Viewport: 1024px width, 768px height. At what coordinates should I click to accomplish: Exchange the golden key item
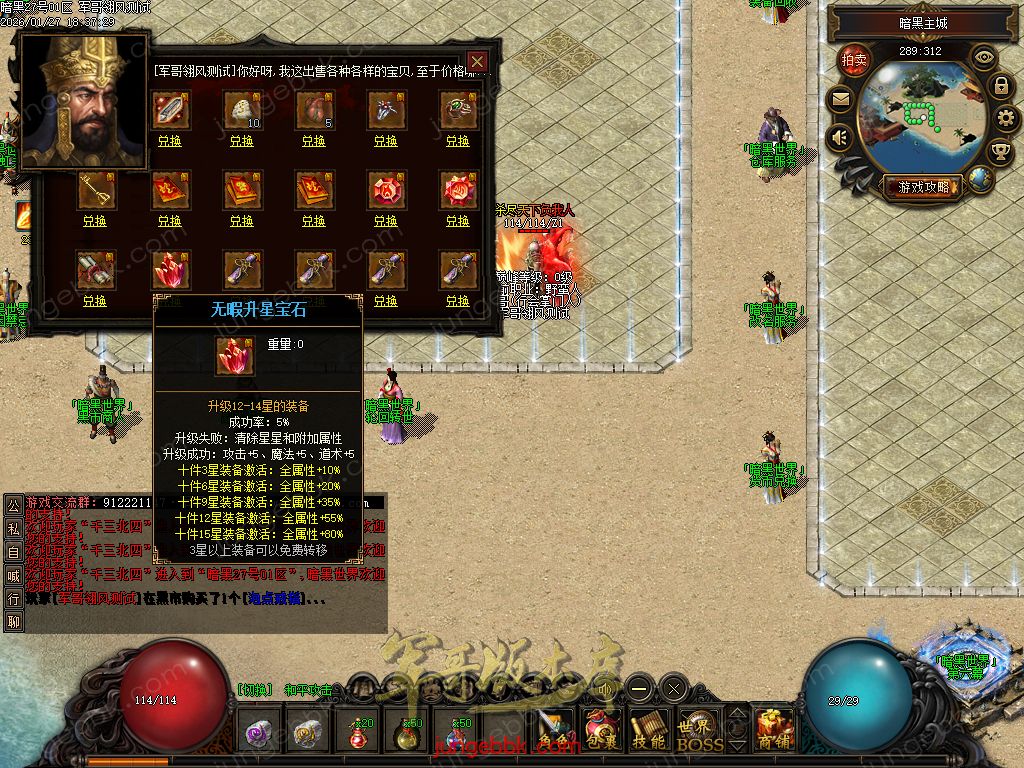tap(94, 221)
